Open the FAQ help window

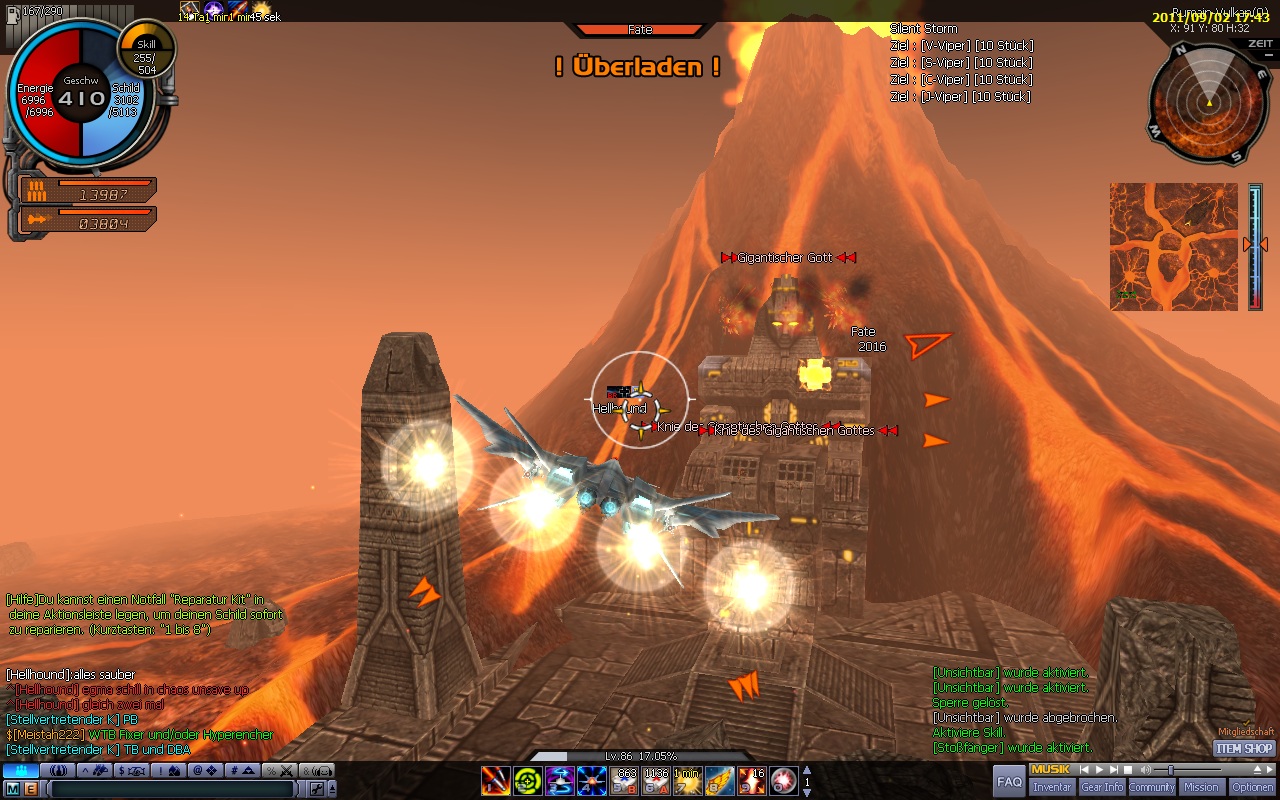(1010, 781)
